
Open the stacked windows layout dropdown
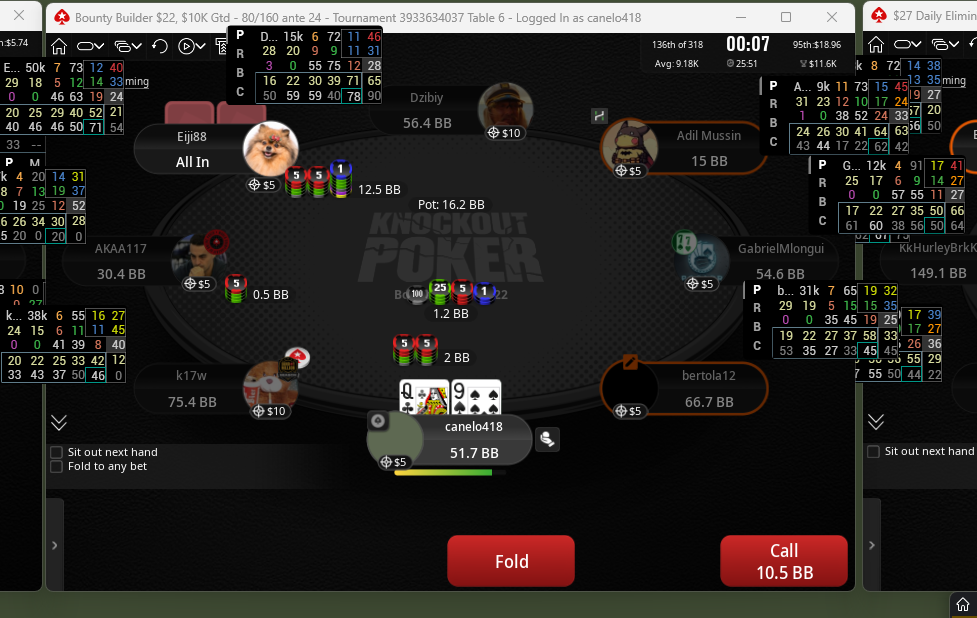pyautogui.click(x=127, y=46)
